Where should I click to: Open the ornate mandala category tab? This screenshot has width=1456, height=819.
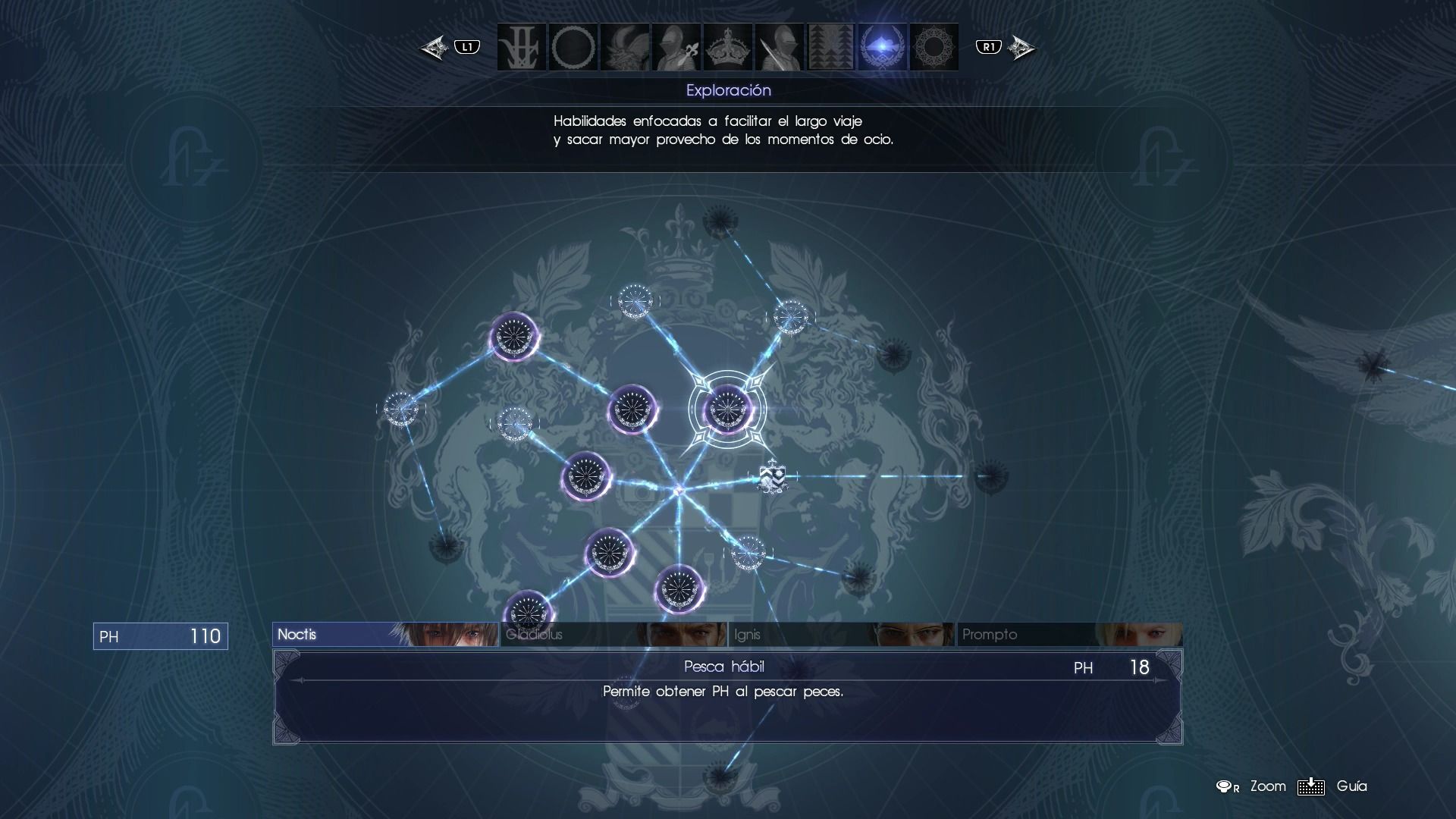pos(934,47)
